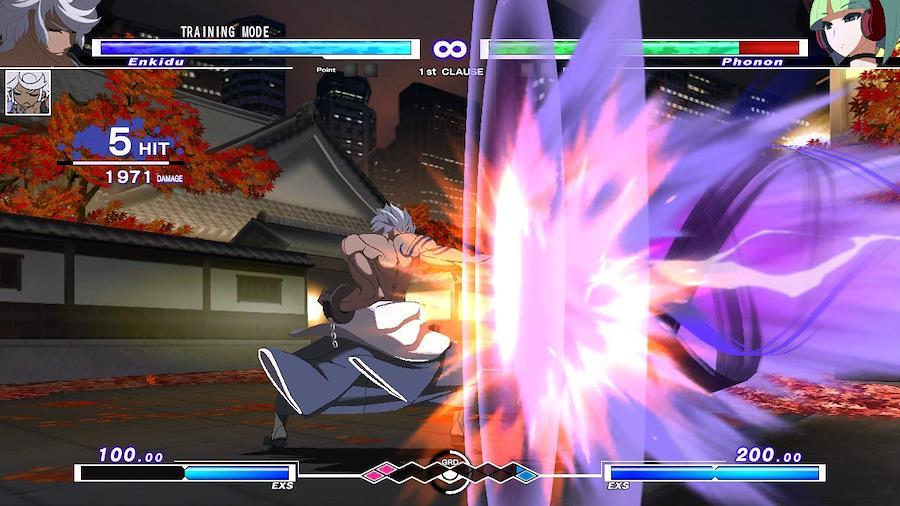Select the small square Enkidu face icon
The width and height of the screenshot is (900, 506).
pos(28,92)
